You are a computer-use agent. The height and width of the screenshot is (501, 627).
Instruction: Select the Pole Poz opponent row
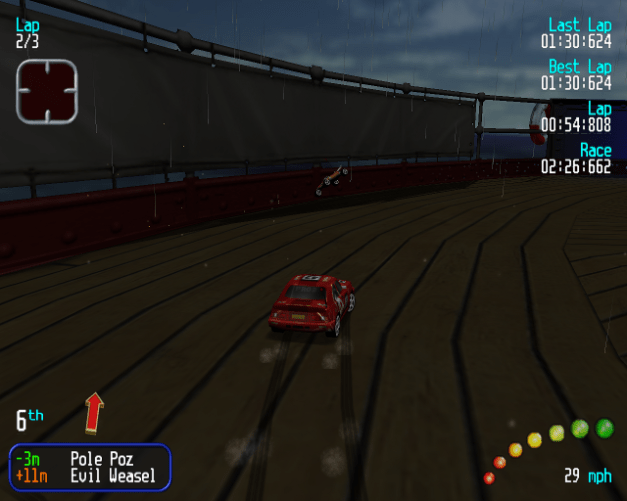[90, 459]
